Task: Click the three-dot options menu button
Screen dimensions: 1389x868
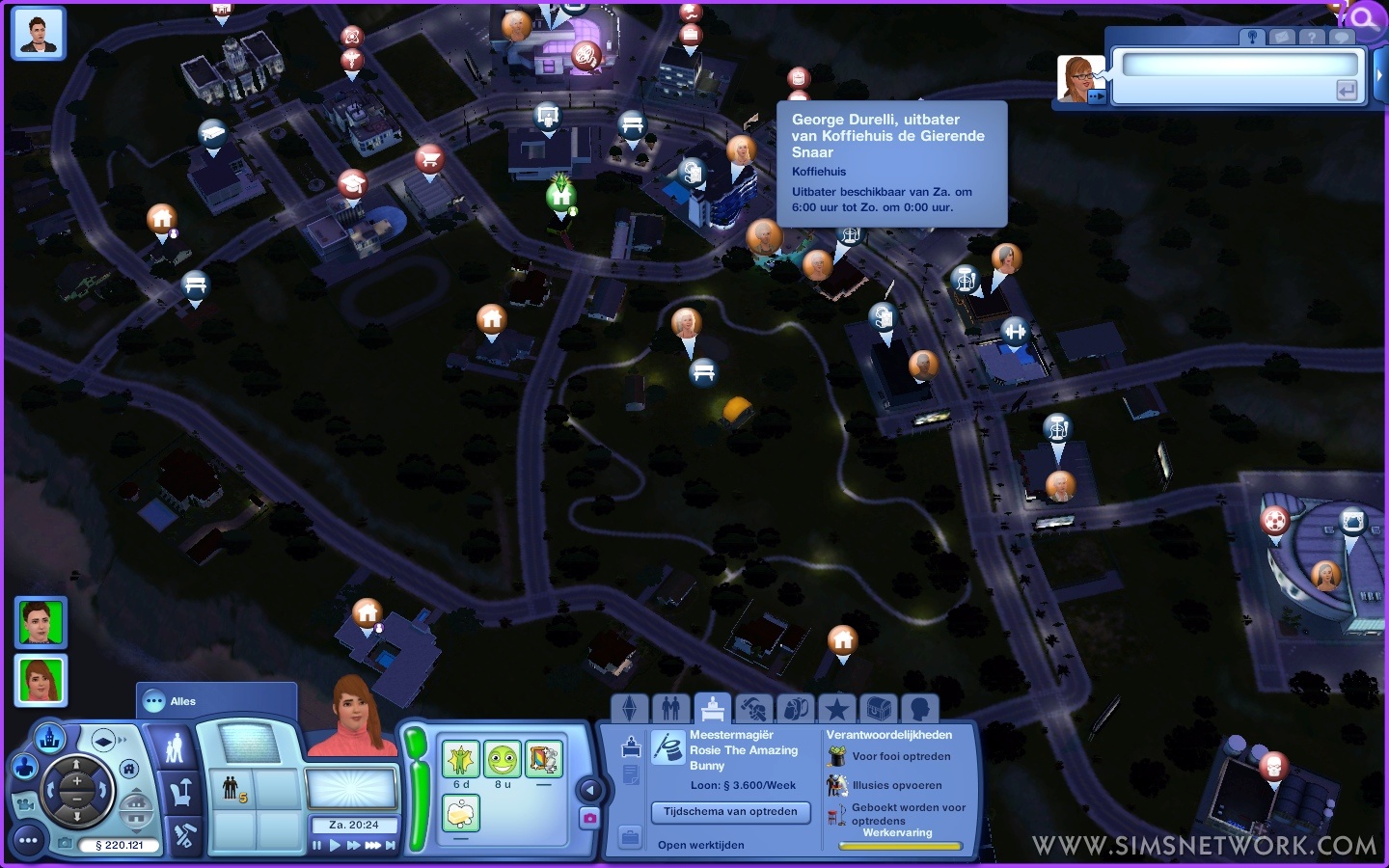Action: click(28, 841)
